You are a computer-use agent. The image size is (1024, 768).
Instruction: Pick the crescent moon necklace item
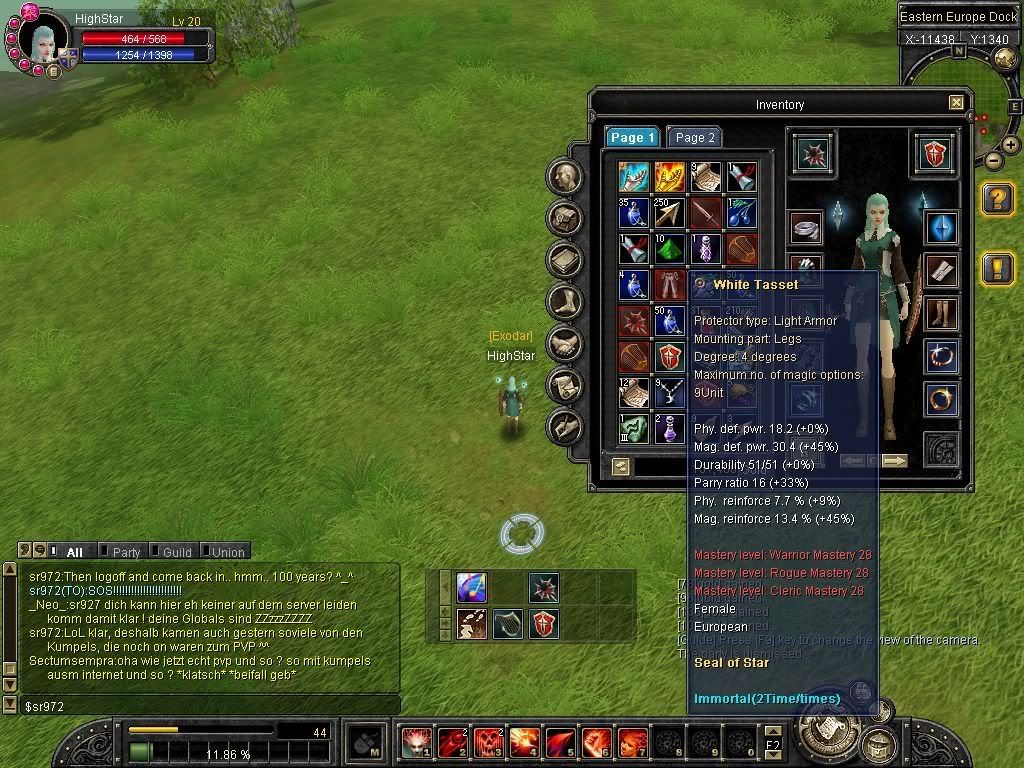pyautogui.click(x=668, y=393)
